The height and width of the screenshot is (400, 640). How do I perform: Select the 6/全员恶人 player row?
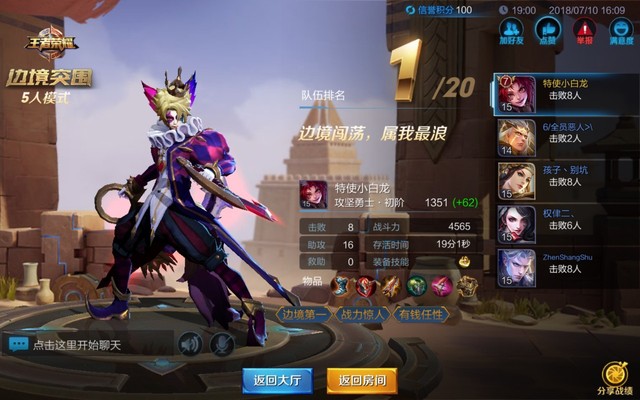pos(565,138)
